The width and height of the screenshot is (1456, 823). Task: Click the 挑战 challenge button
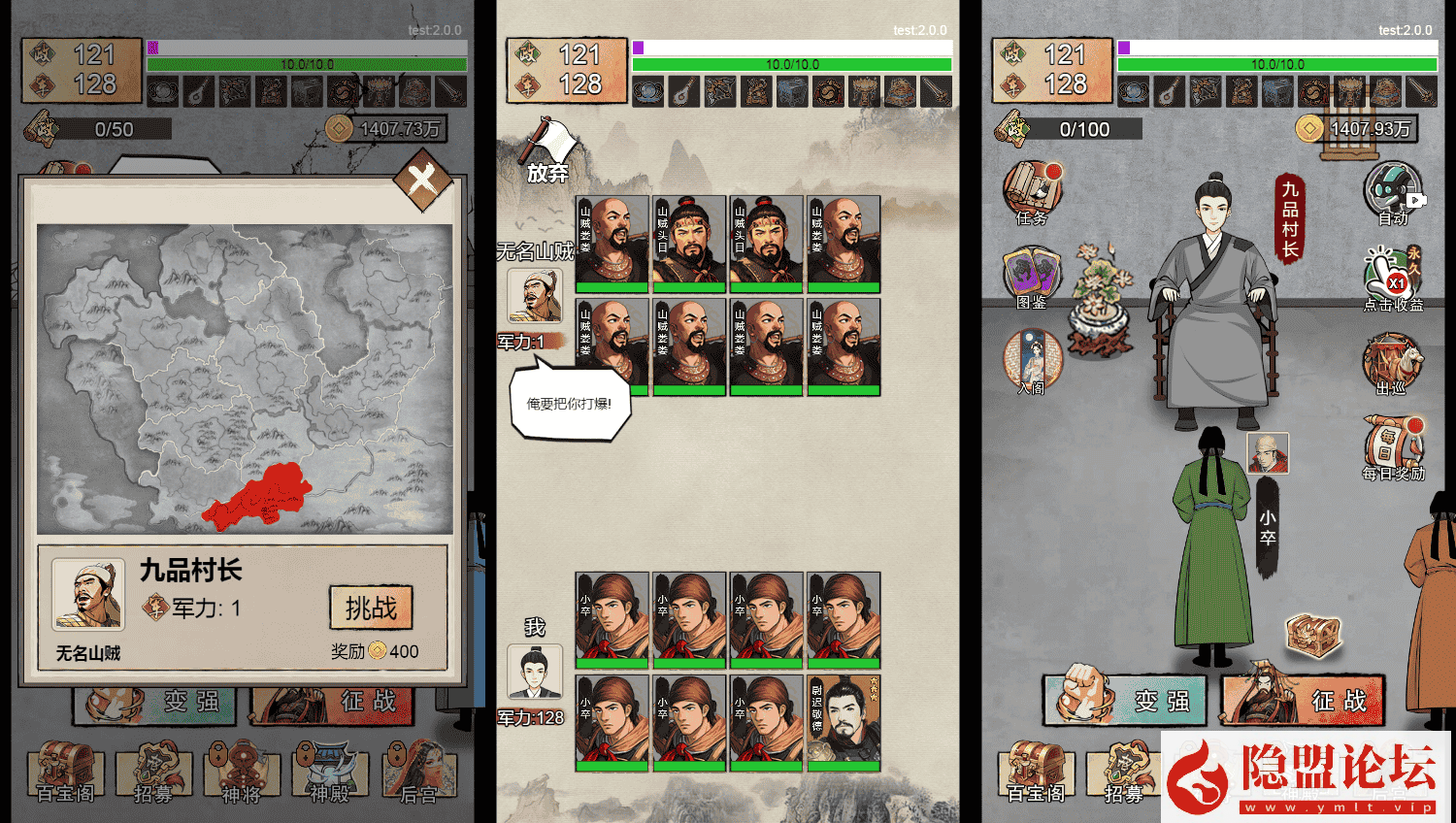coord(371,609)
